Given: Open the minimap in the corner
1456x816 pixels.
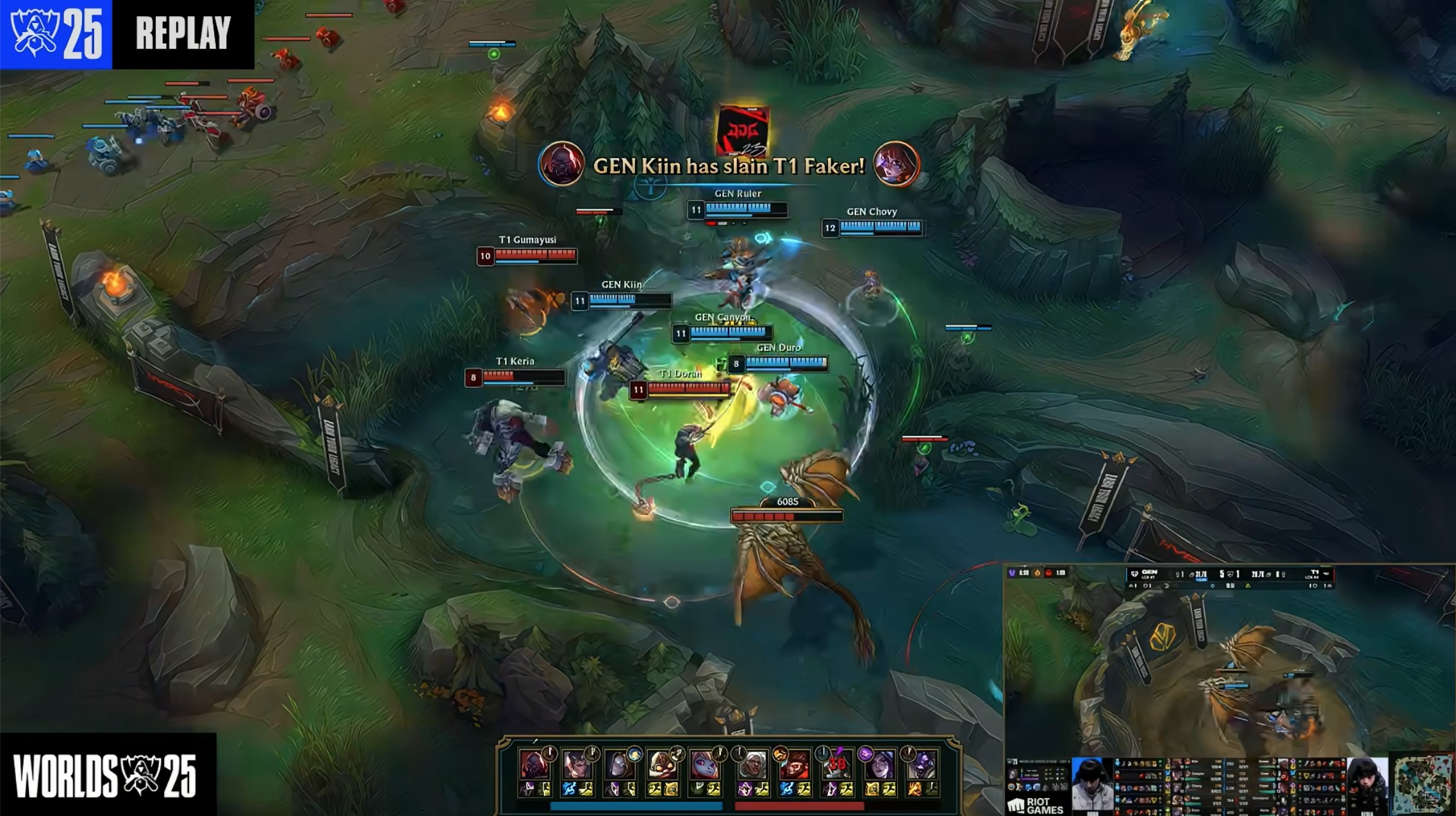Looking at the screenshot, I should pyautogui.click(x=1421, y=785).
